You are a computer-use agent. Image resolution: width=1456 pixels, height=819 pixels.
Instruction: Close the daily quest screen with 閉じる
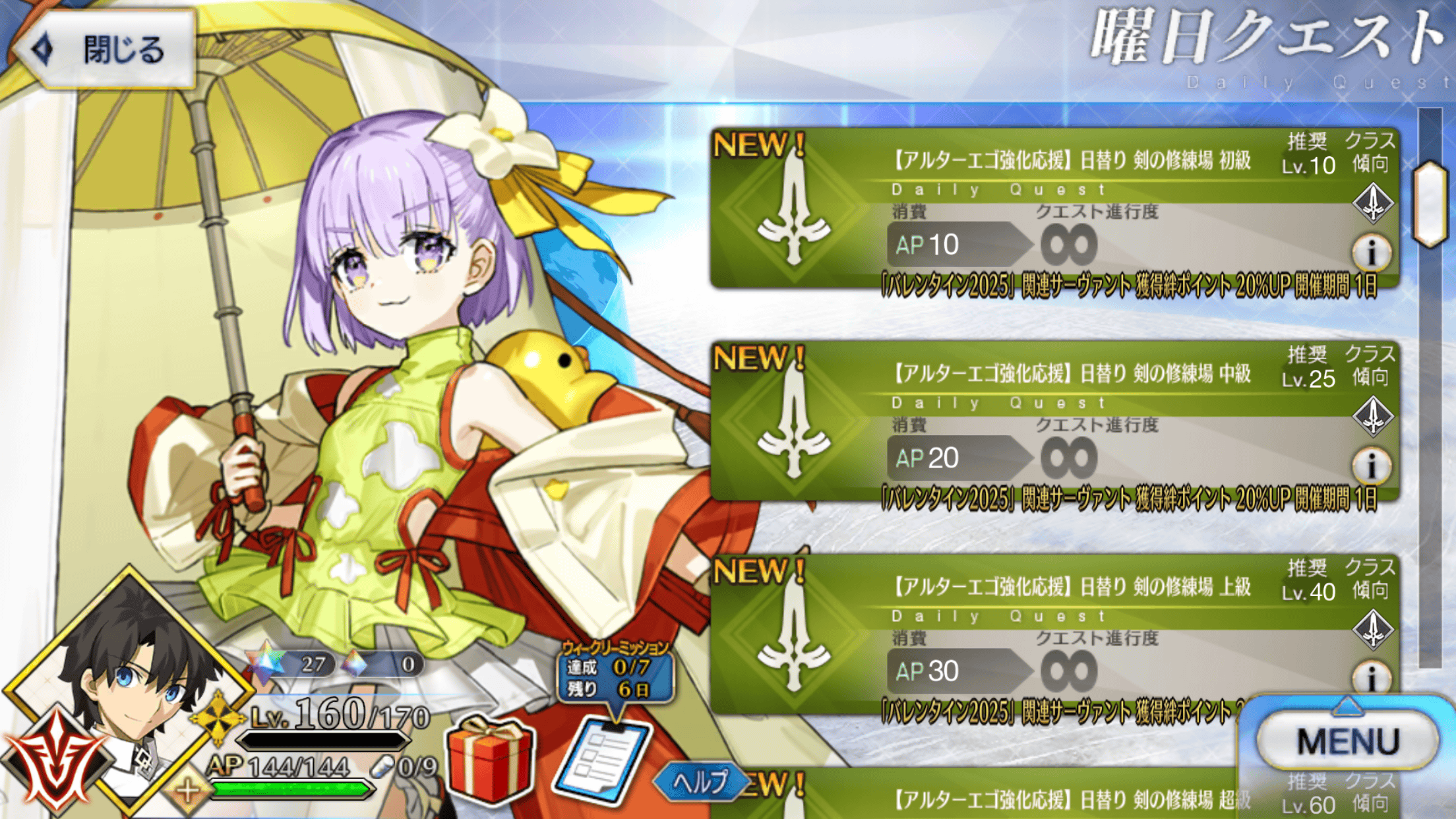[x=106, y=49]
